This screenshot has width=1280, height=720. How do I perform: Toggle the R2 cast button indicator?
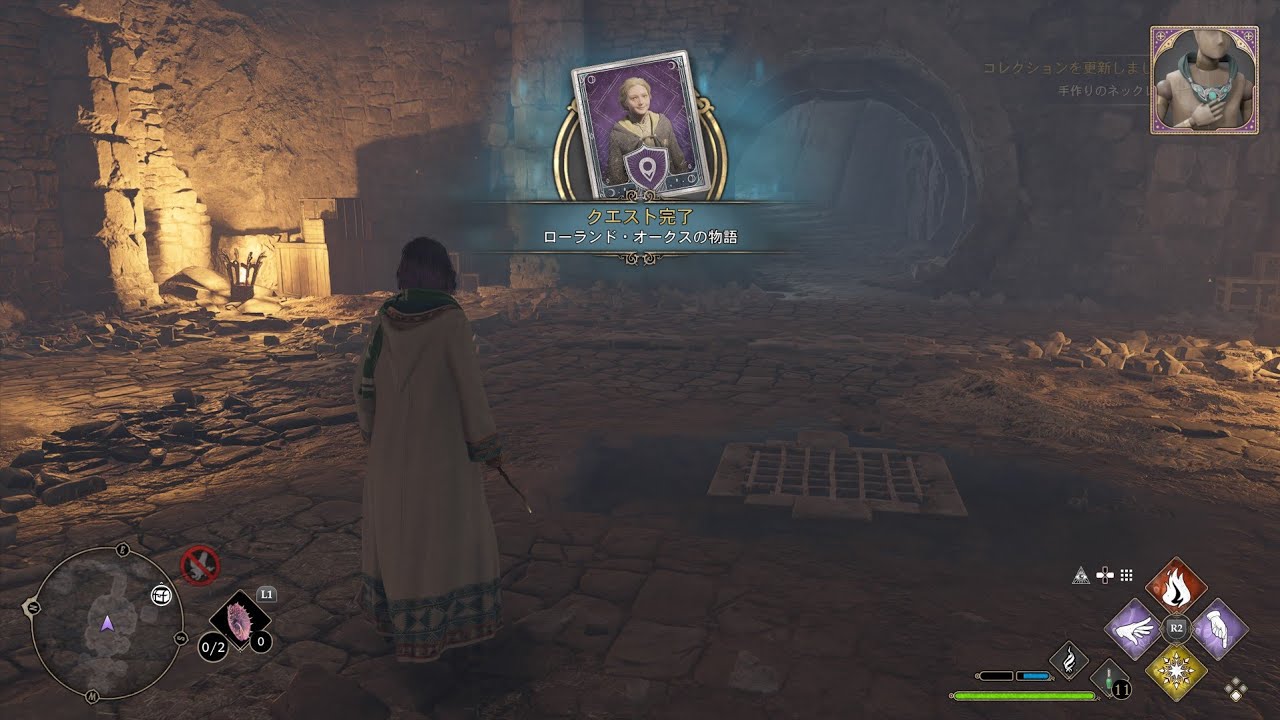coord(1176,628)
